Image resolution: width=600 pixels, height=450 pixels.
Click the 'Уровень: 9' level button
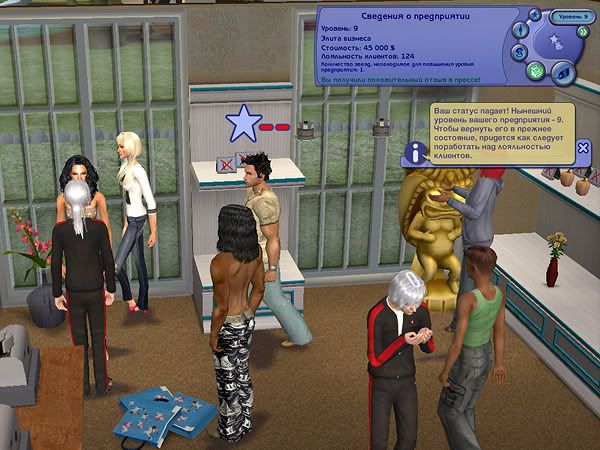click(x=574, y=17)
